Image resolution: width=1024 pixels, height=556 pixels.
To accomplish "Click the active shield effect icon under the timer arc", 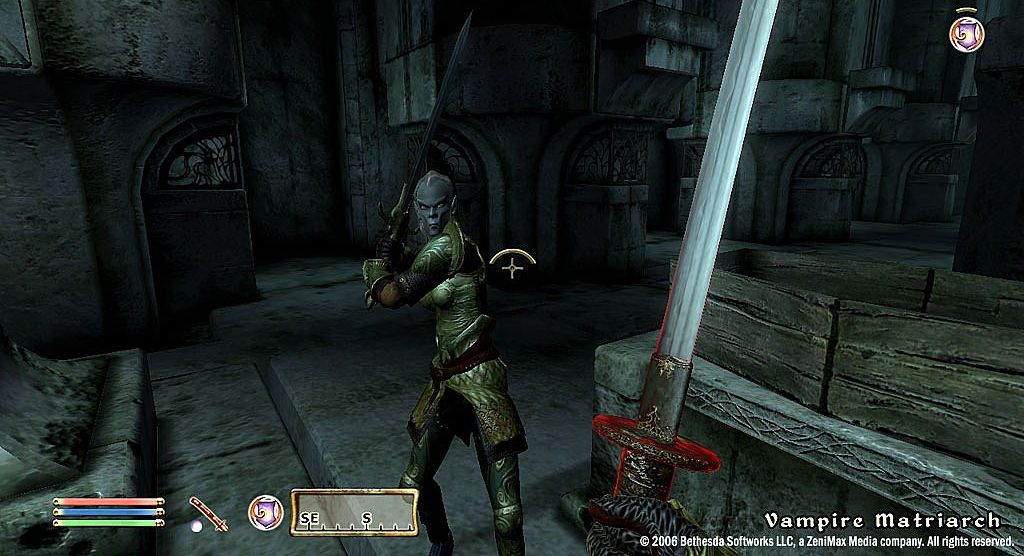I will (966, 34).
